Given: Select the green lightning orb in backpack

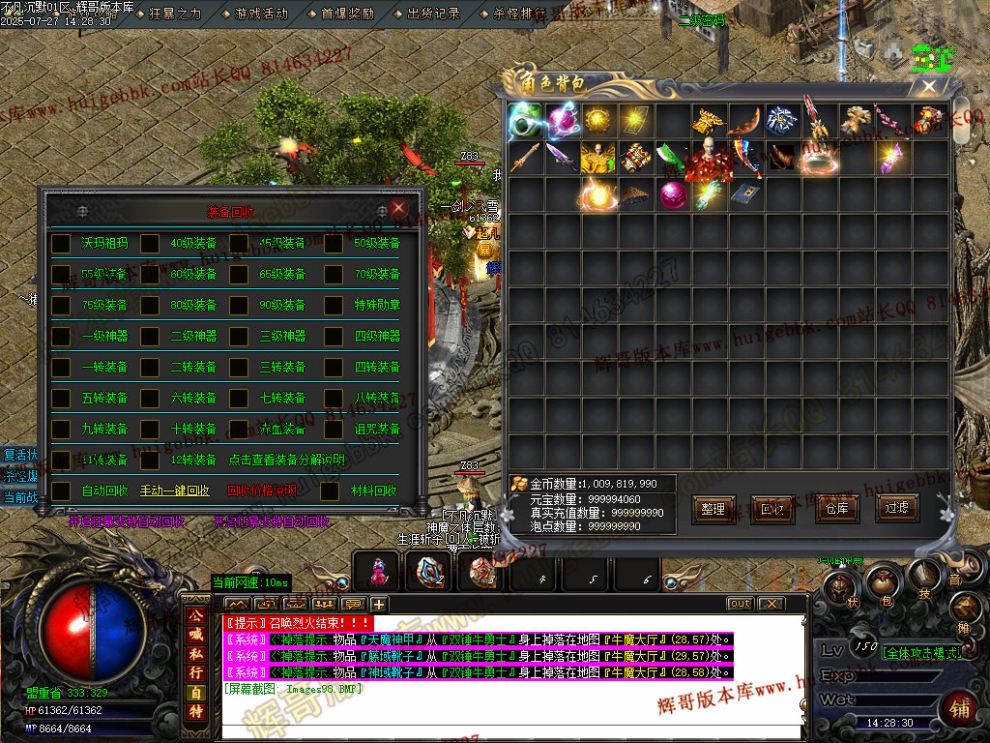Looking at the screenshot, I should point(524,122).
